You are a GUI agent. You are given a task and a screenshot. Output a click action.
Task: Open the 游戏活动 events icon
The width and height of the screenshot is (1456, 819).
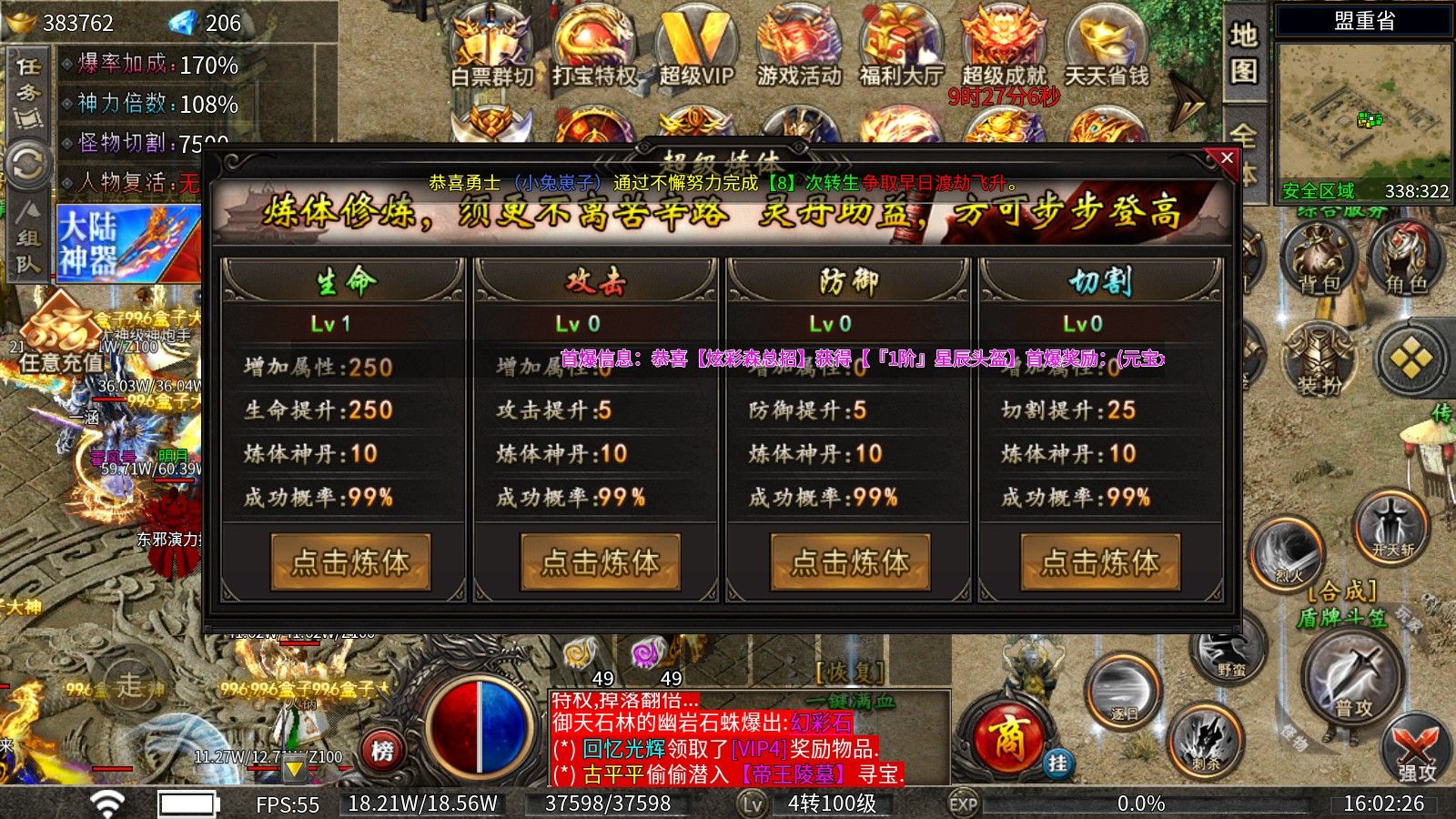pos(799,50)
